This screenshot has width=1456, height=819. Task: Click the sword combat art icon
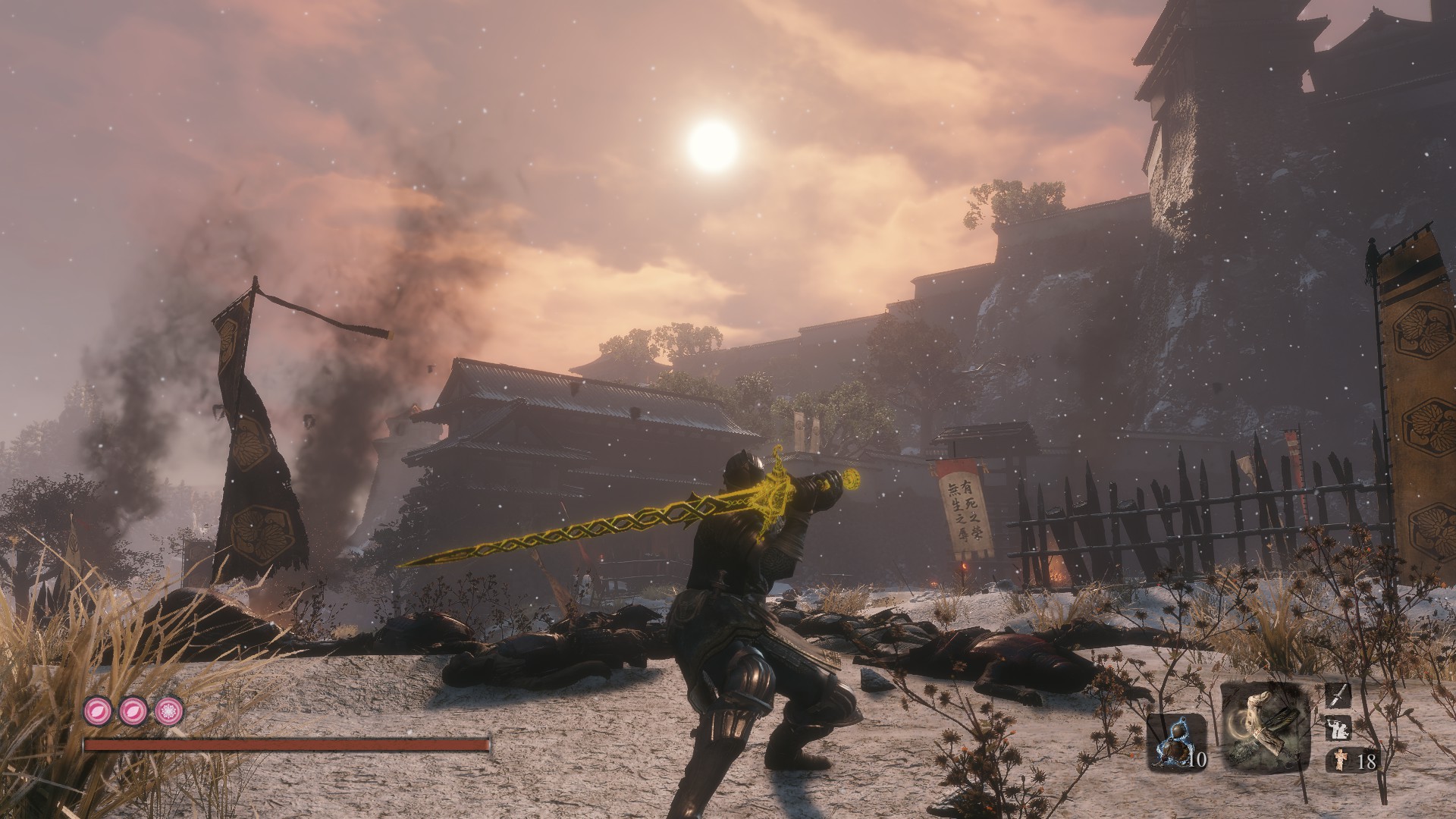1338,695
